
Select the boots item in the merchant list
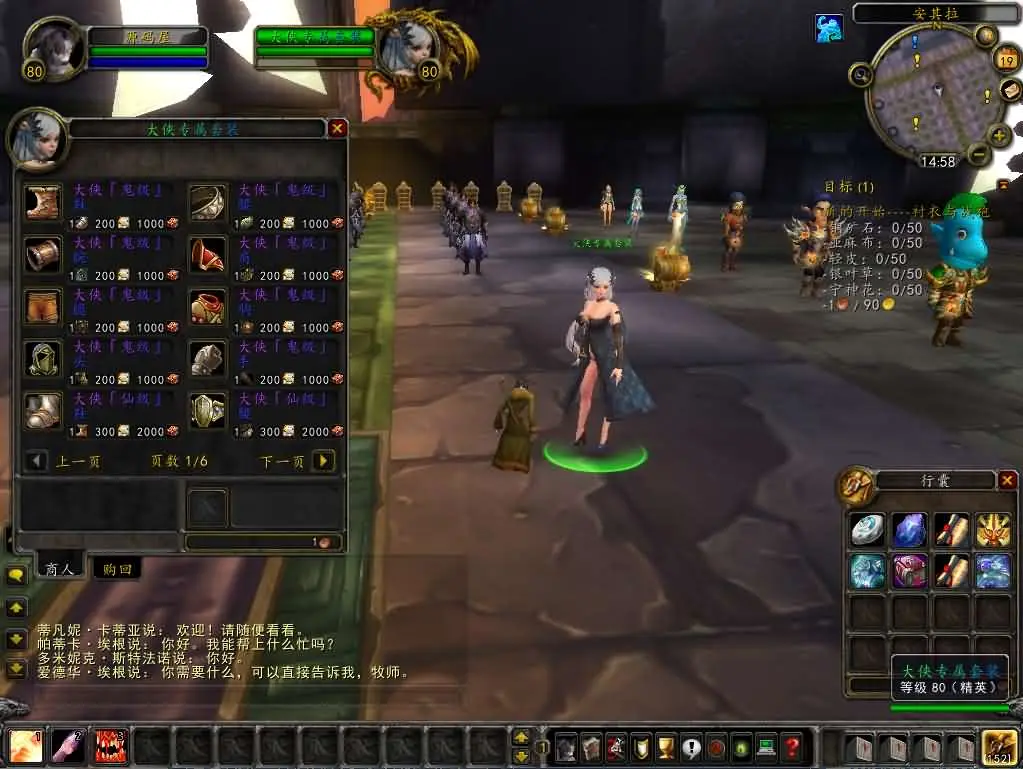(x=43, y=202)
